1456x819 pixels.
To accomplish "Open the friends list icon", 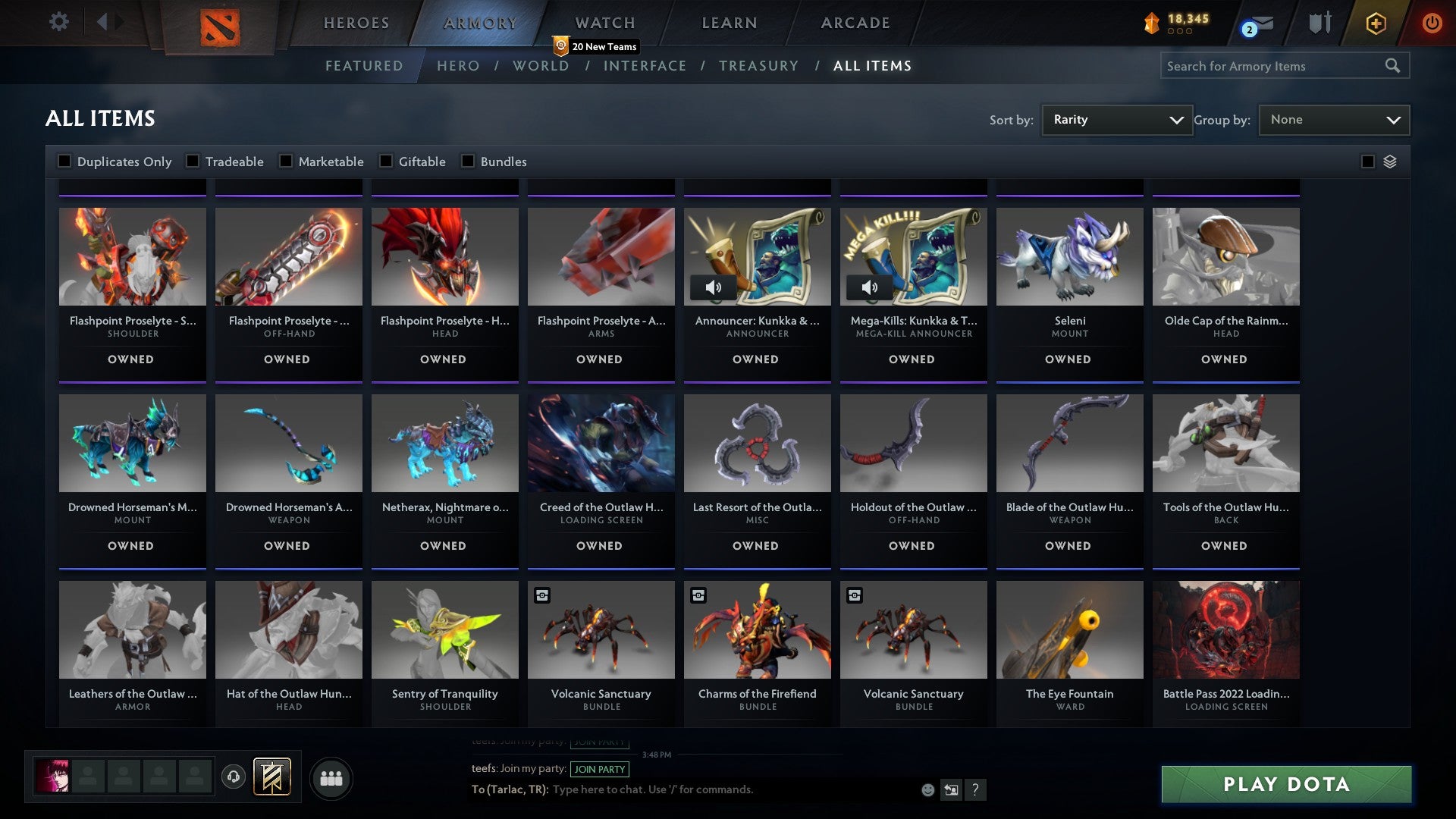I will click(331, 777).
